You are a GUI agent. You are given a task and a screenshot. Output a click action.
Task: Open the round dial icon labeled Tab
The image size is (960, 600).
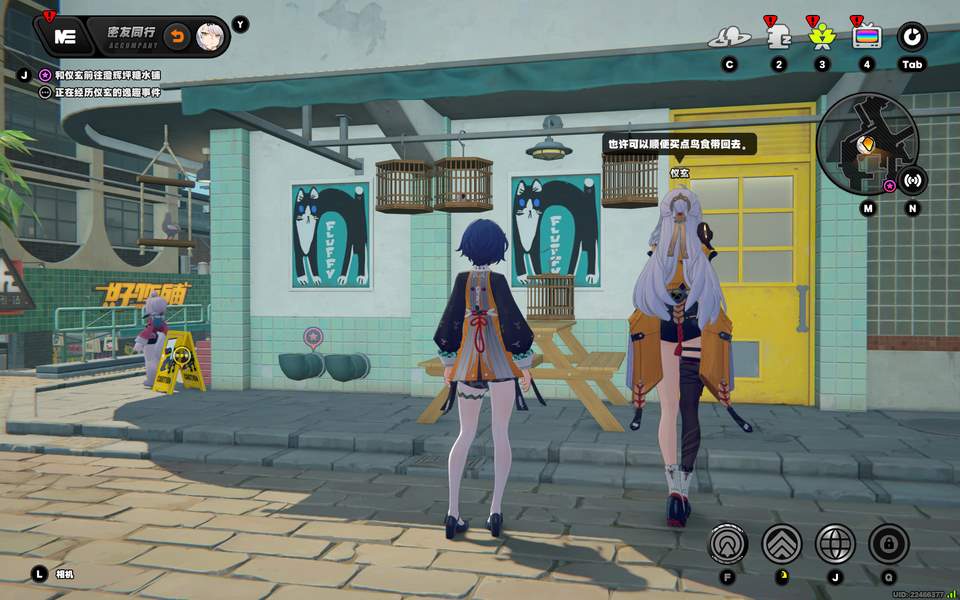tap(912, 38)
